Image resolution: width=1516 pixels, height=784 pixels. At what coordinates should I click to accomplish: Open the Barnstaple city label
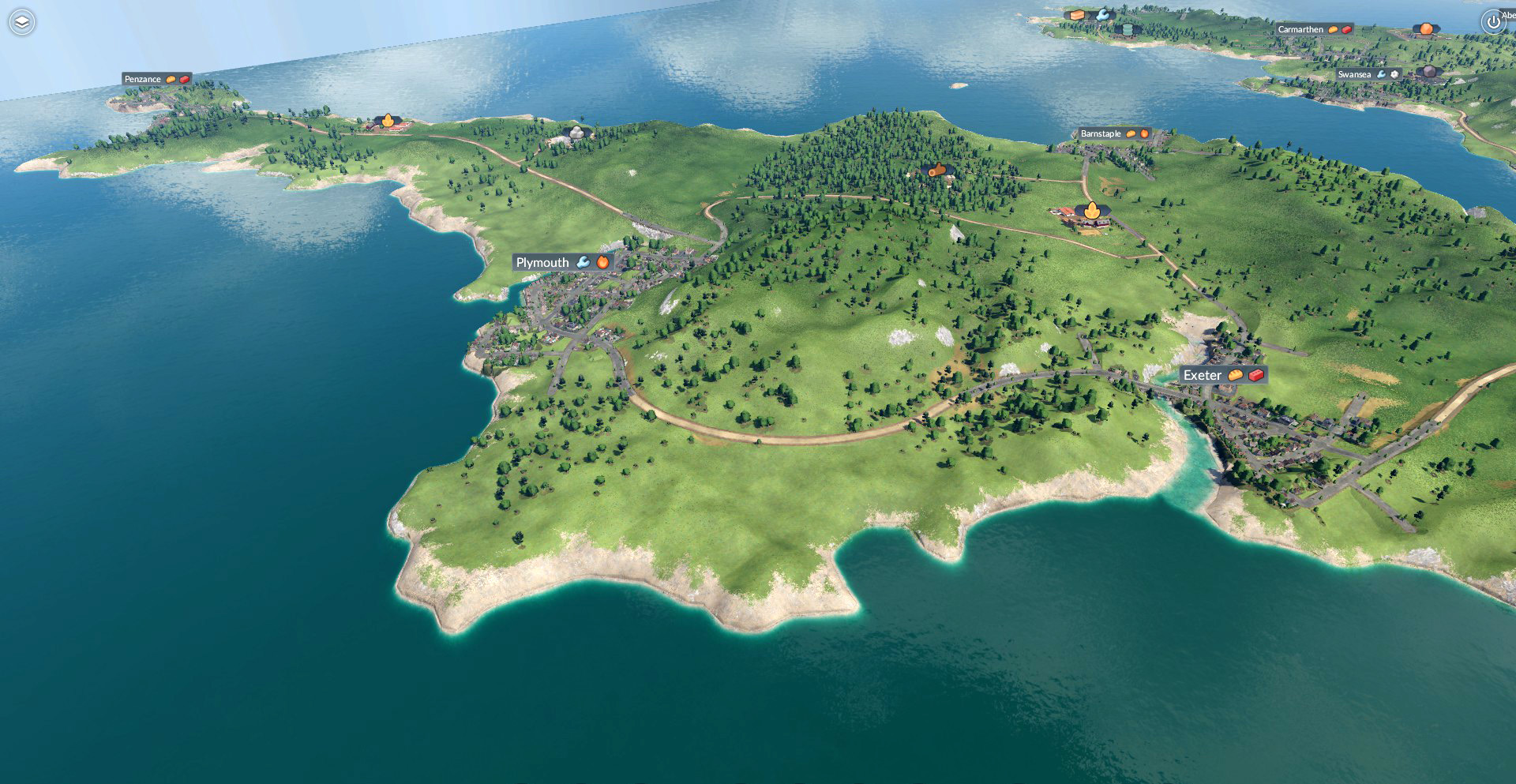[x=1101, y=133]
